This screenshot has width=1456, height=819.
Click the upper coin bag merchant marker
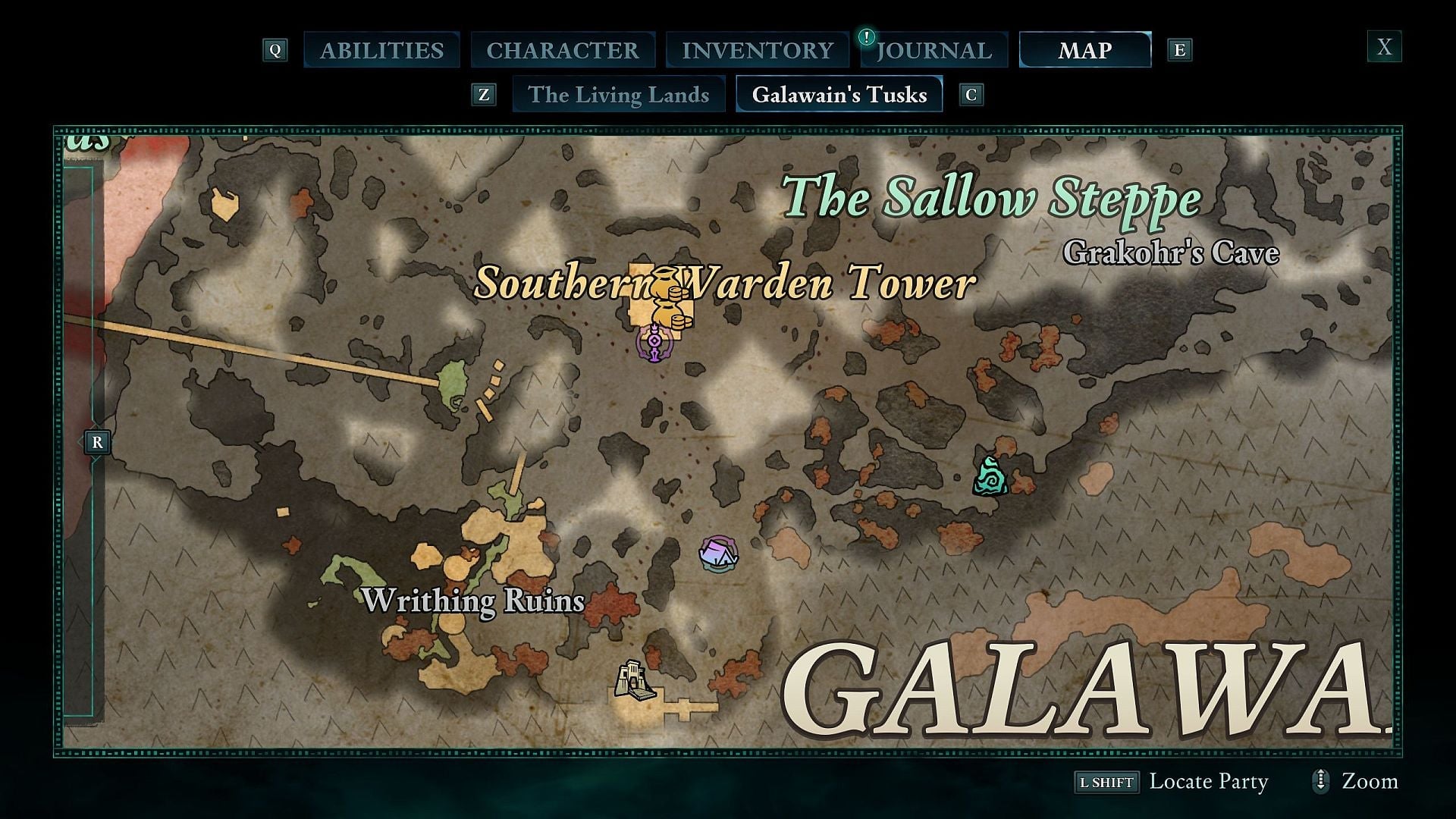click(665, 284)
